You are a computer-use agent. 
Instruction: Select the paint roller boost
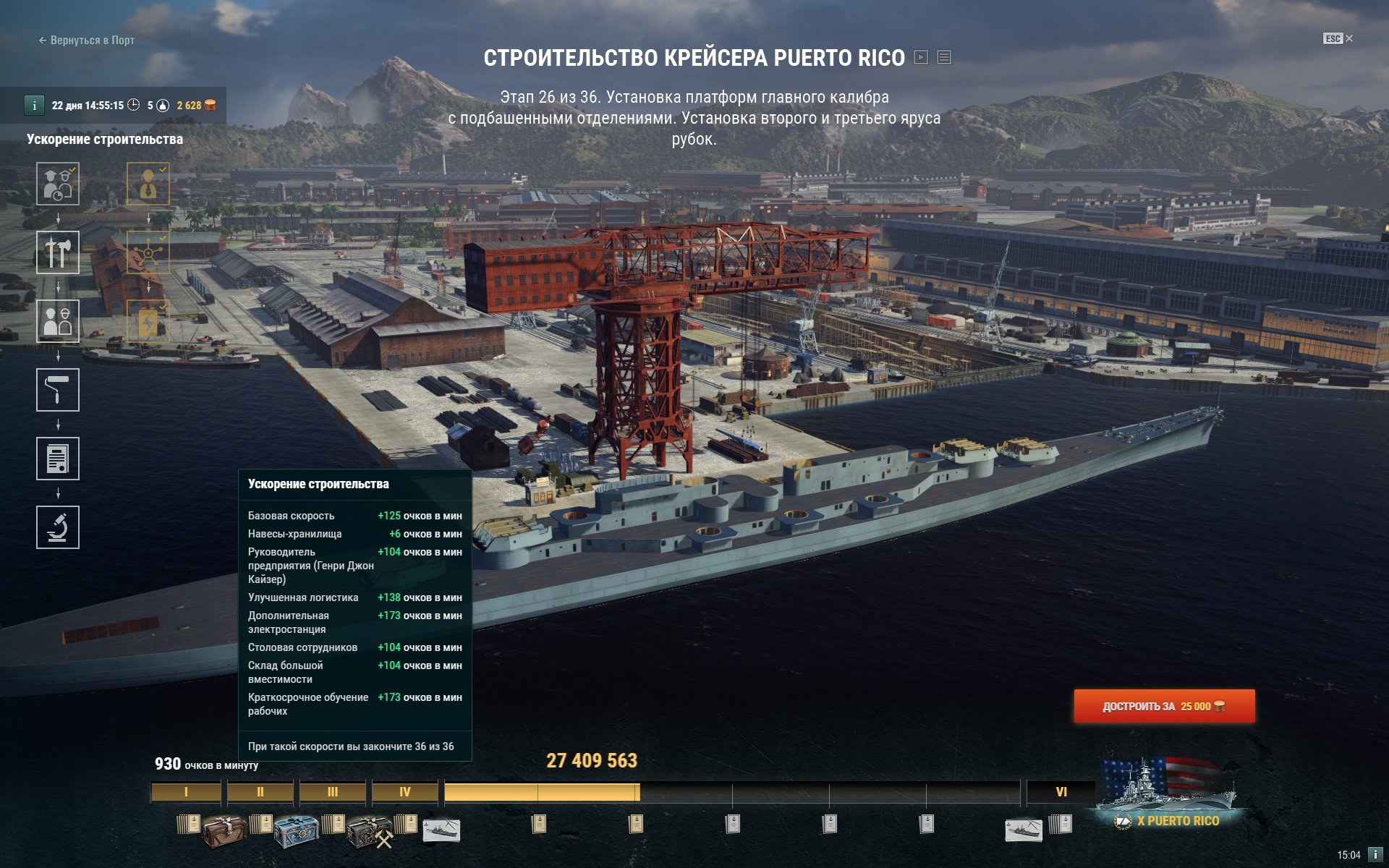point(58,390)
